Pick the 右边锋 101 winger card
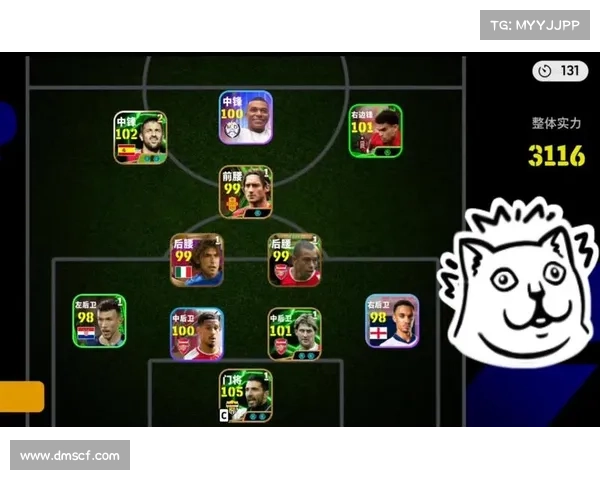The image size is (600, 480). pos(375,131)
